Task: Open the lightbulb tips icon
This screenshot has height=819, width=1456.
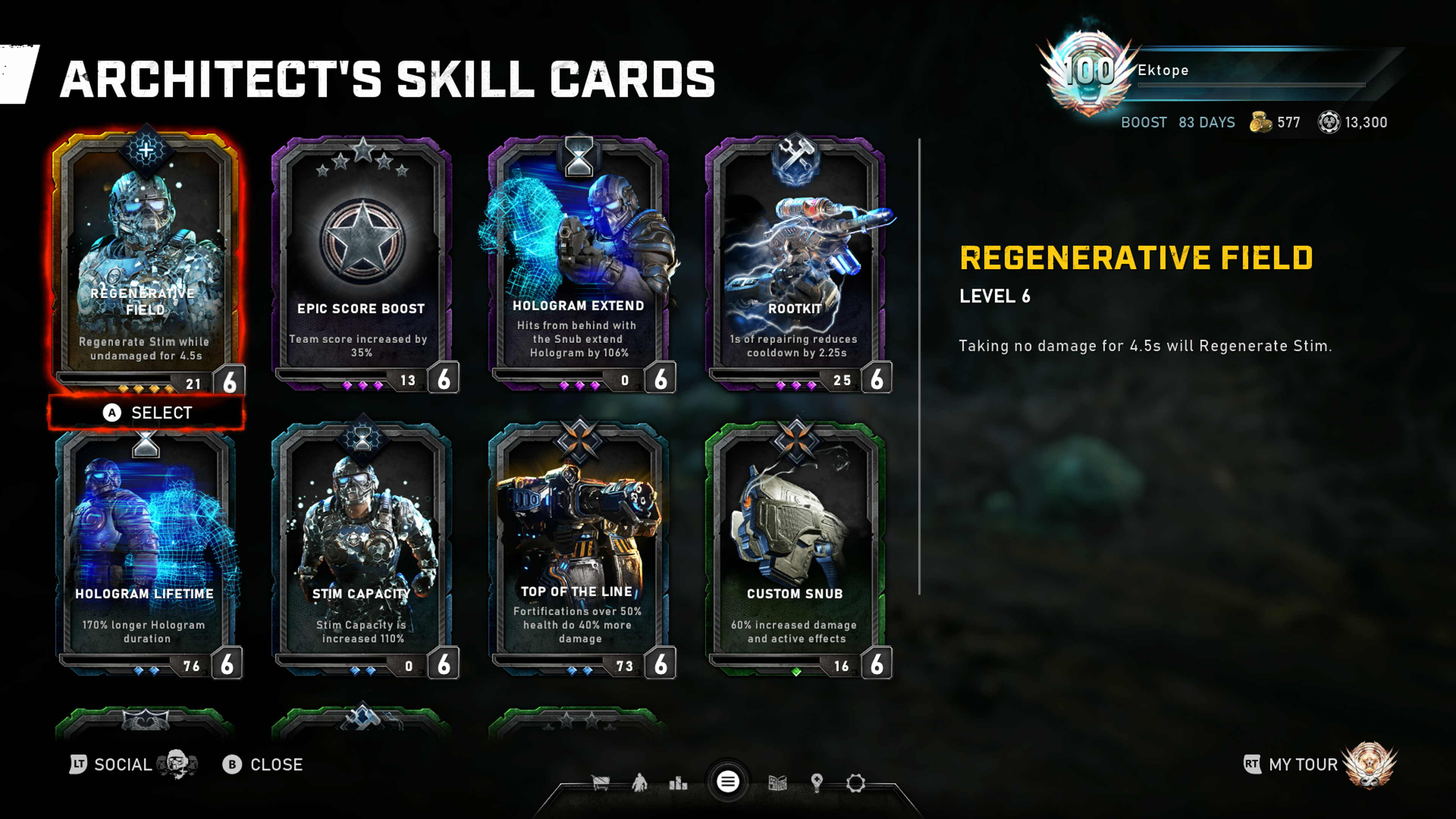Action: point(816,783)
